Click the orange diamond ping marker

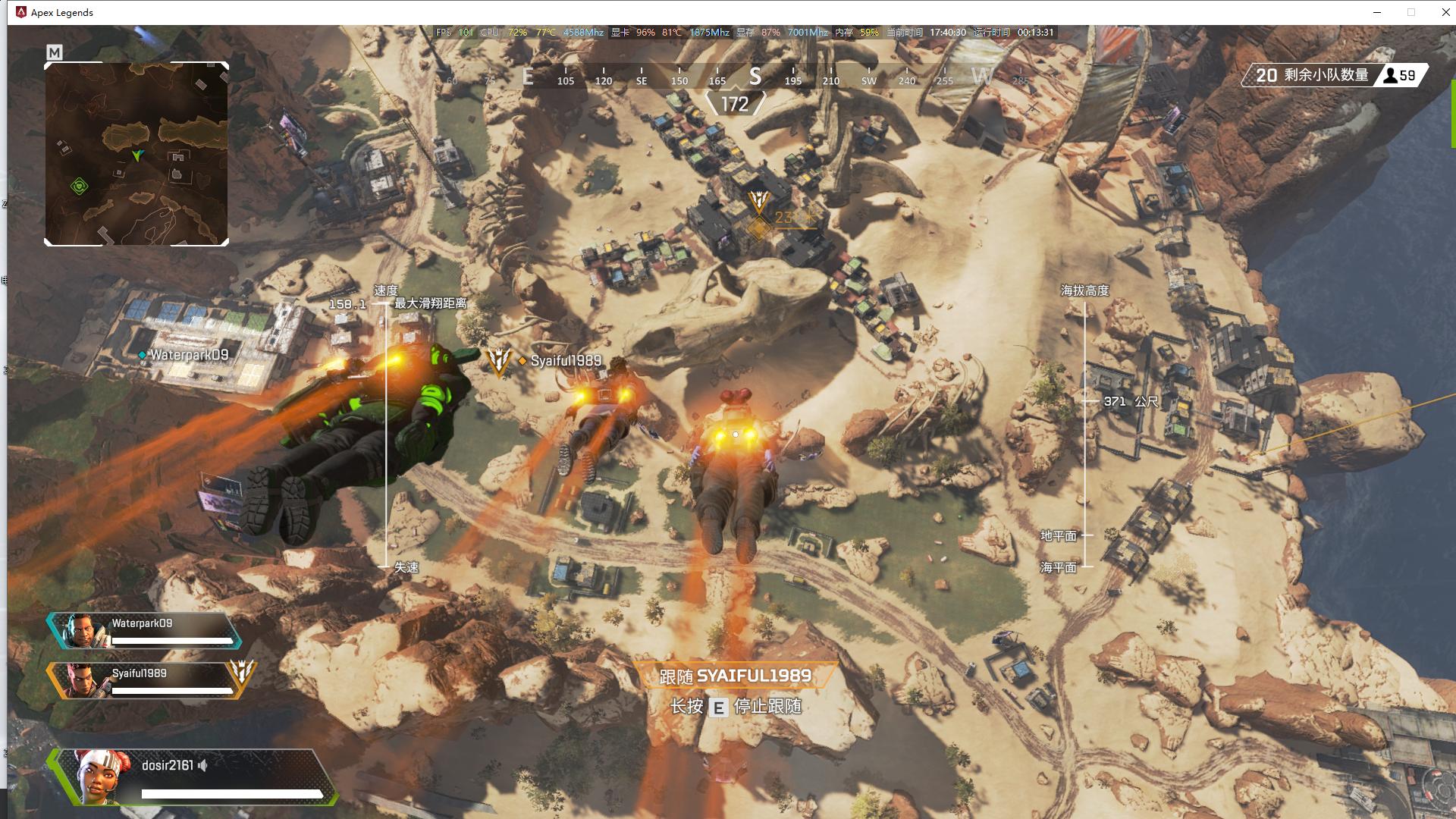pos(758,228)
